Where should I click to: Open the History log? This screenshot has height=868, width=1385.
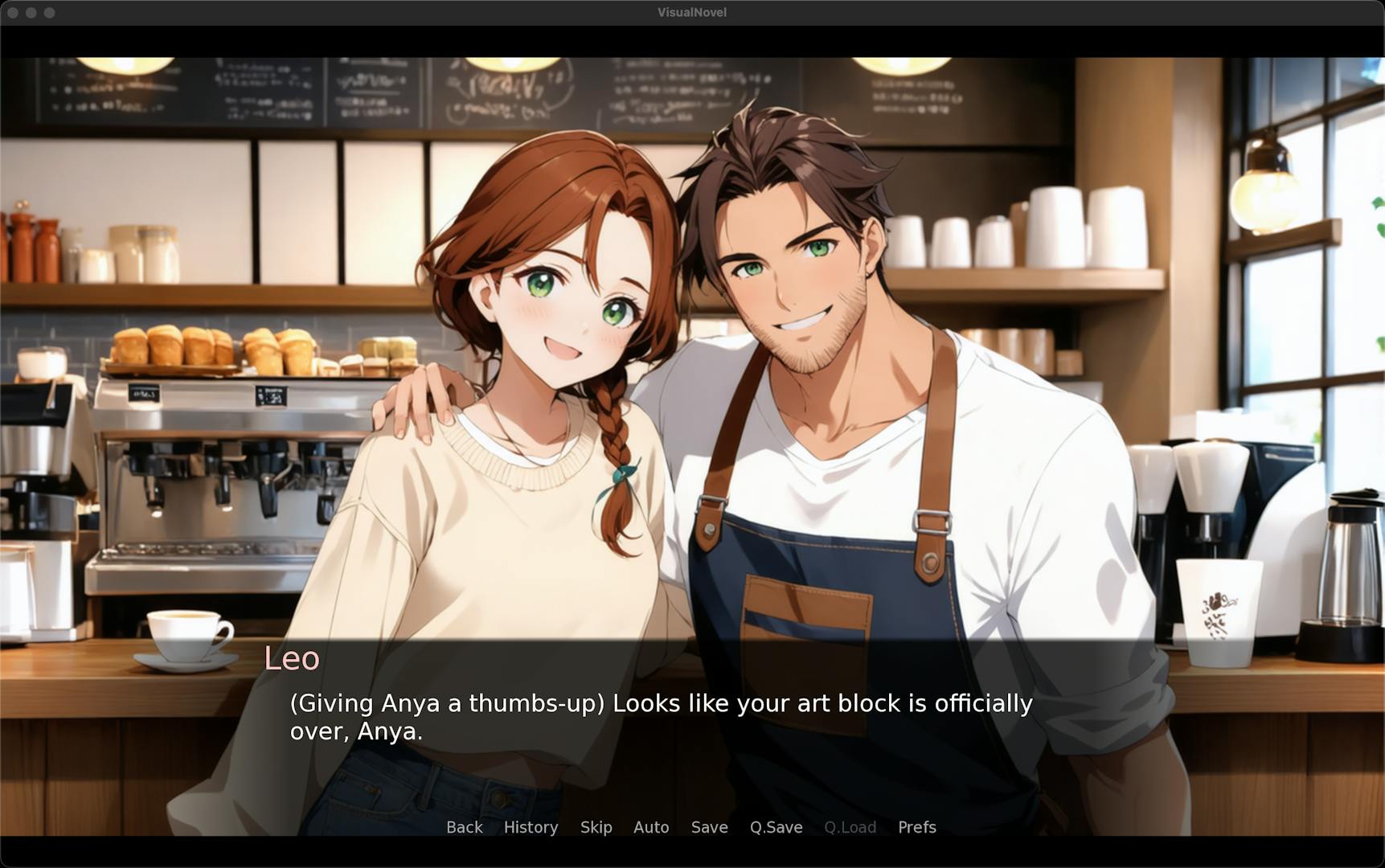point(531,827)
